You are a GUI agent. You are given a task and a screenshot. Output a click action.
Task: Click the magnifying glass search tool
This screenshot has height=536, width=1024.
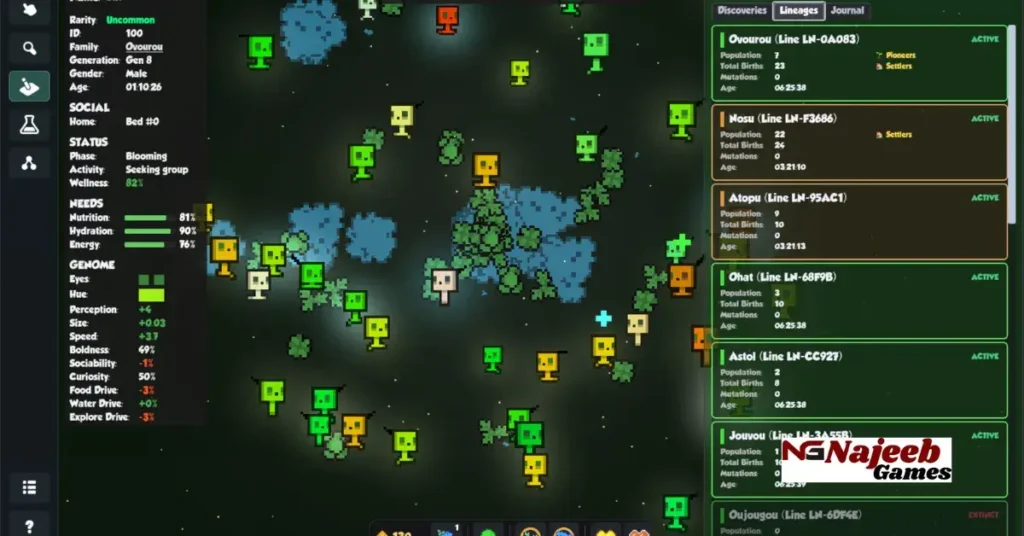[x=29, y=48]
